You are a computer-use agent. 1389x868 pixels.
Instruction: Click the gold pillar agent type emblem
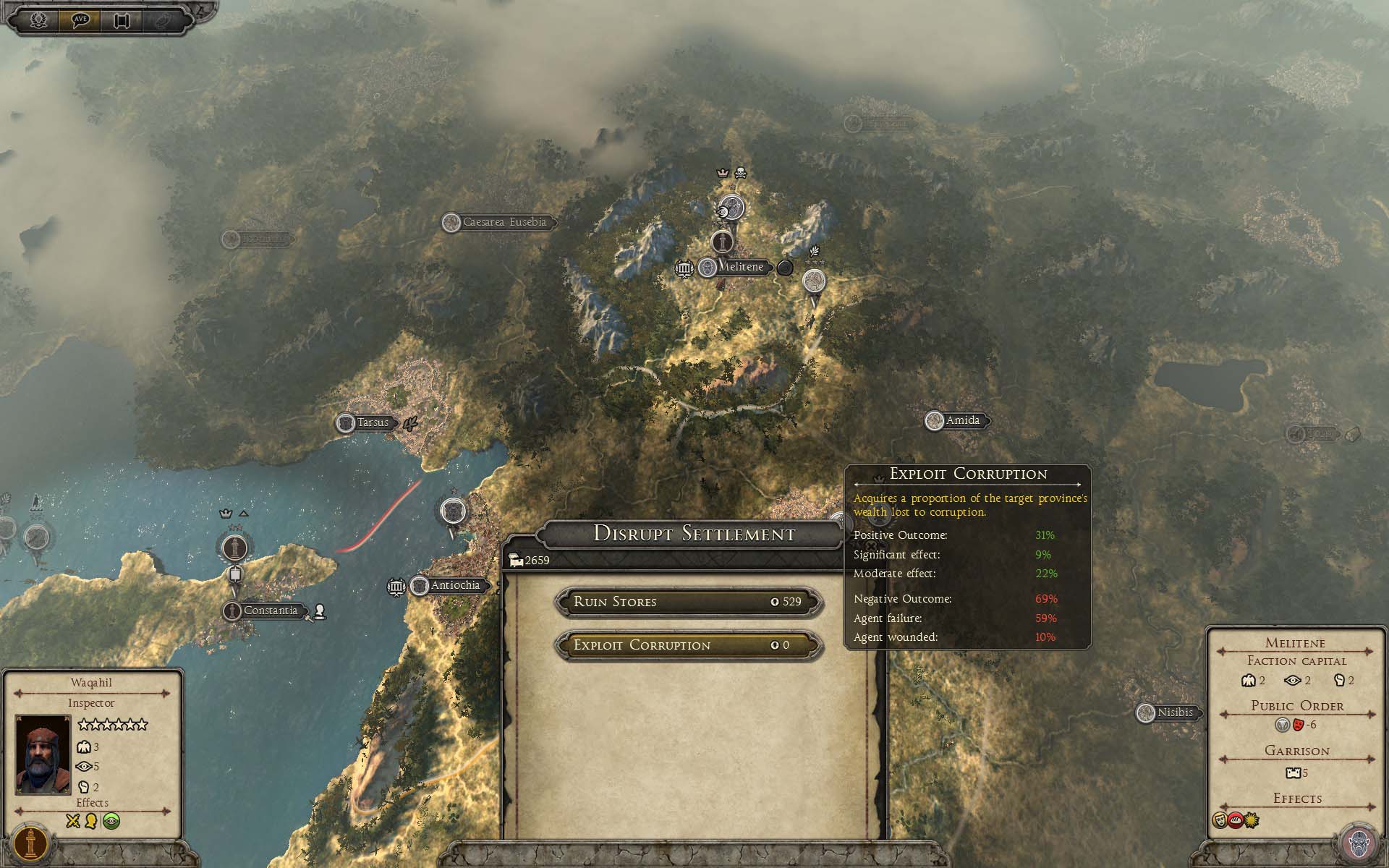click(x=31, y=844)
